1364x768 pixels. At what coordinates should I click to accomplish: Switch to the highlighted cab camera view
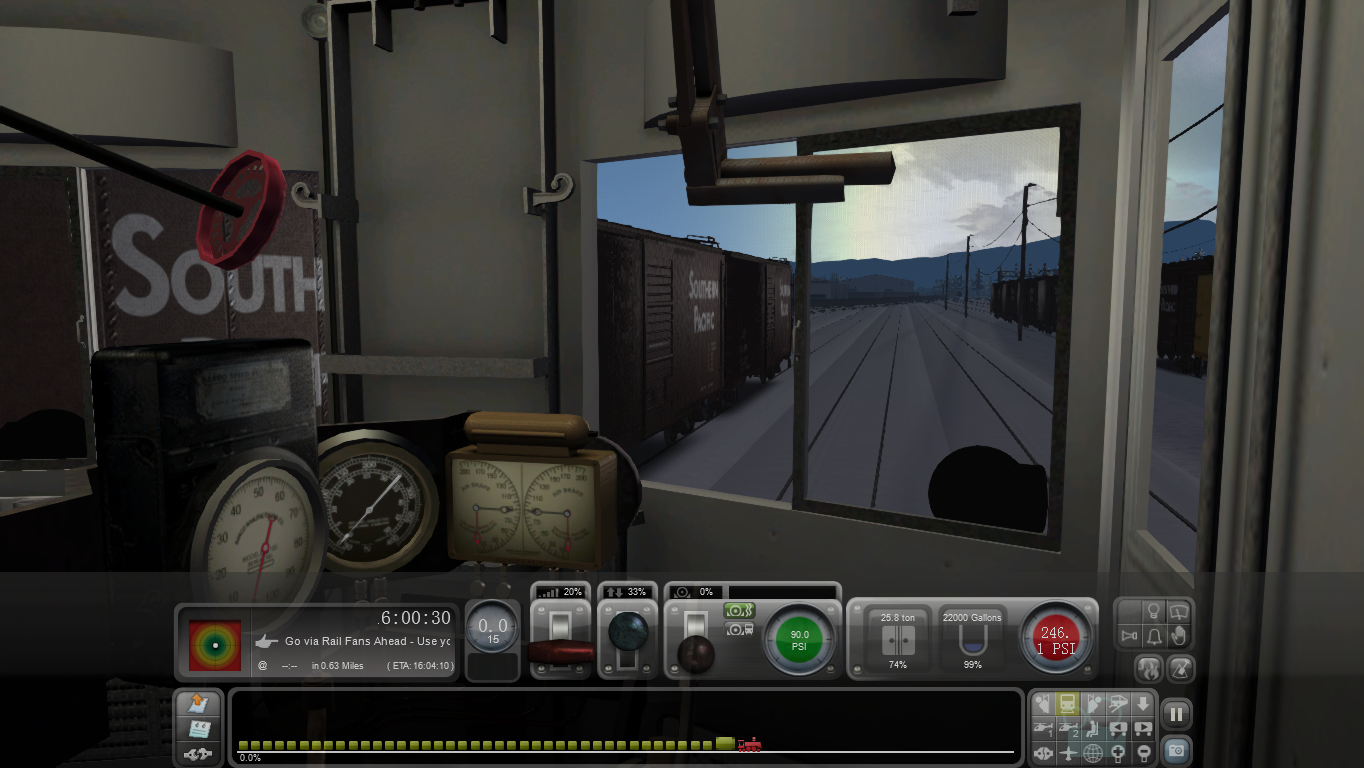[1068, 703]
